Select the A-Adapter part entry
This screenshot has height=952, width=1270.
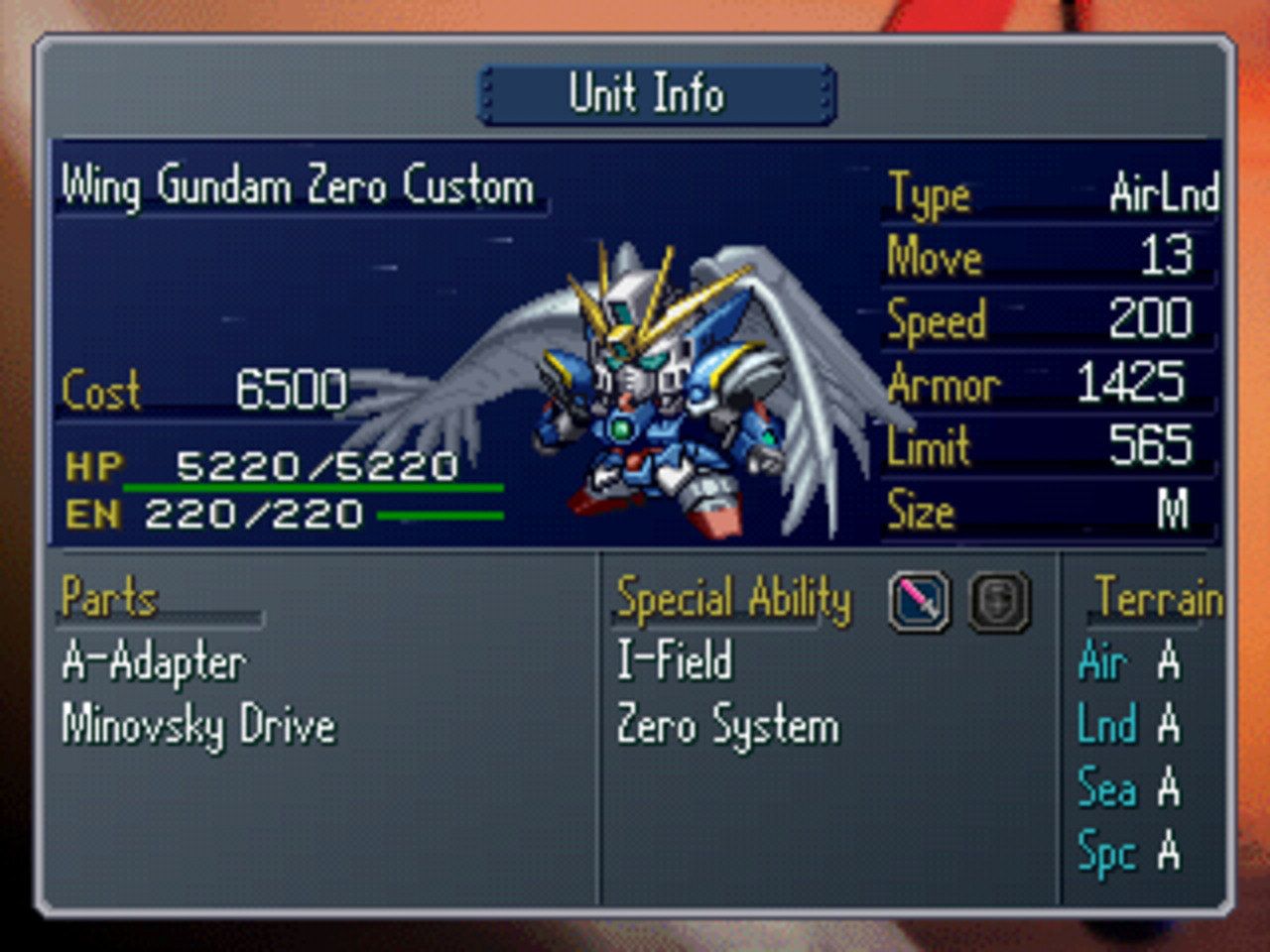click(x=154, y=662)
